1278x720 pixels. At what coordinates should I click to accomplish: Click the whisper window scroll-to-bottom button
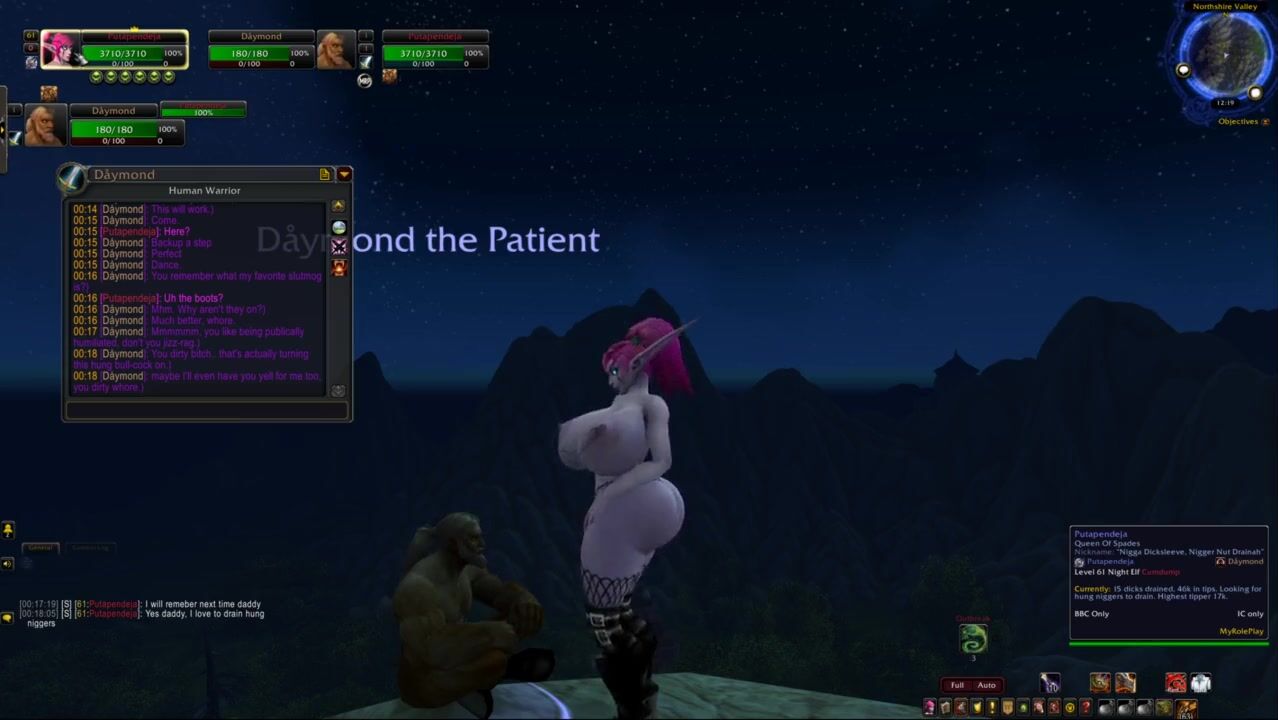338,391
